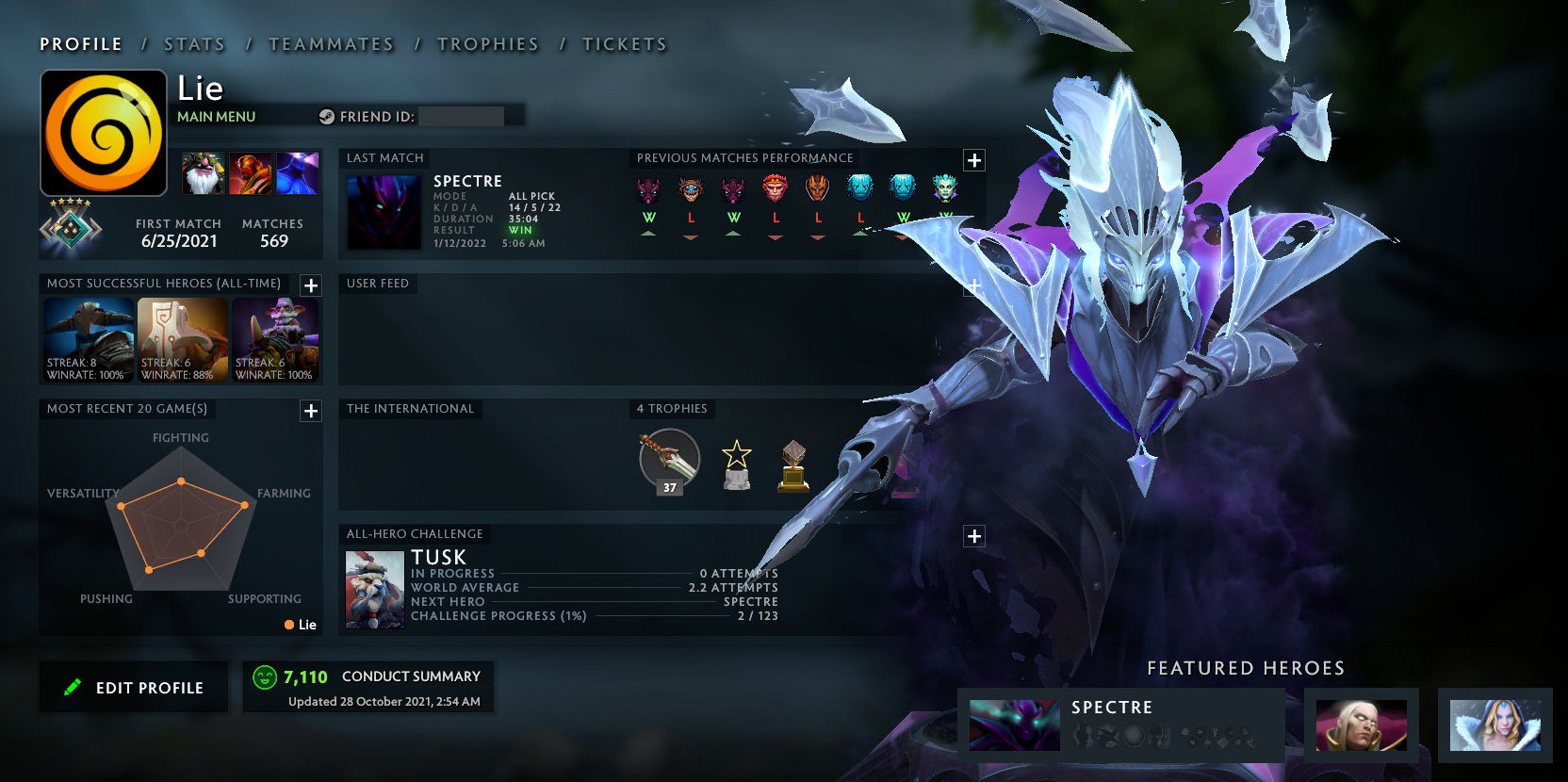Expand the Most Recent 20 Games panel

point(309,411)
